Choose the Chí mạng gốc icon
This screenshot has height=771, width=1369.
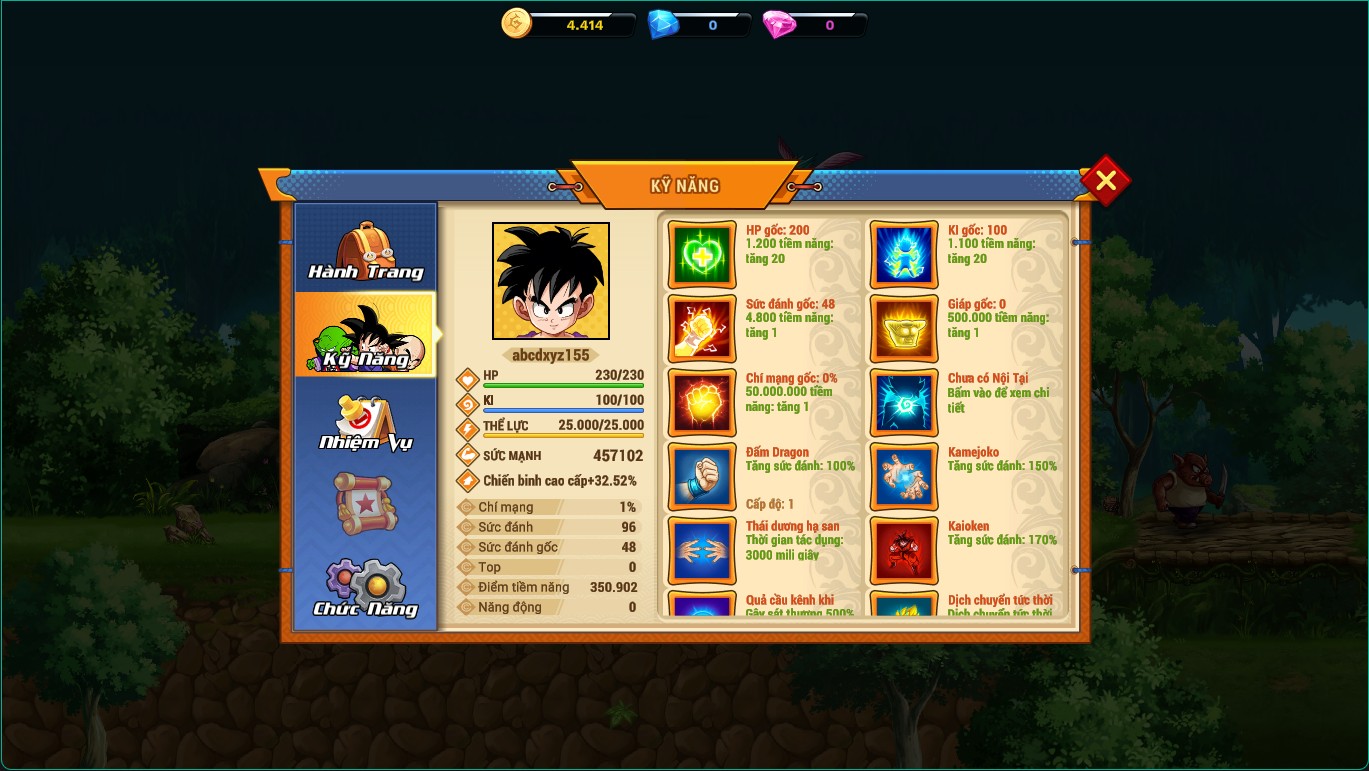tap(702, 403)
